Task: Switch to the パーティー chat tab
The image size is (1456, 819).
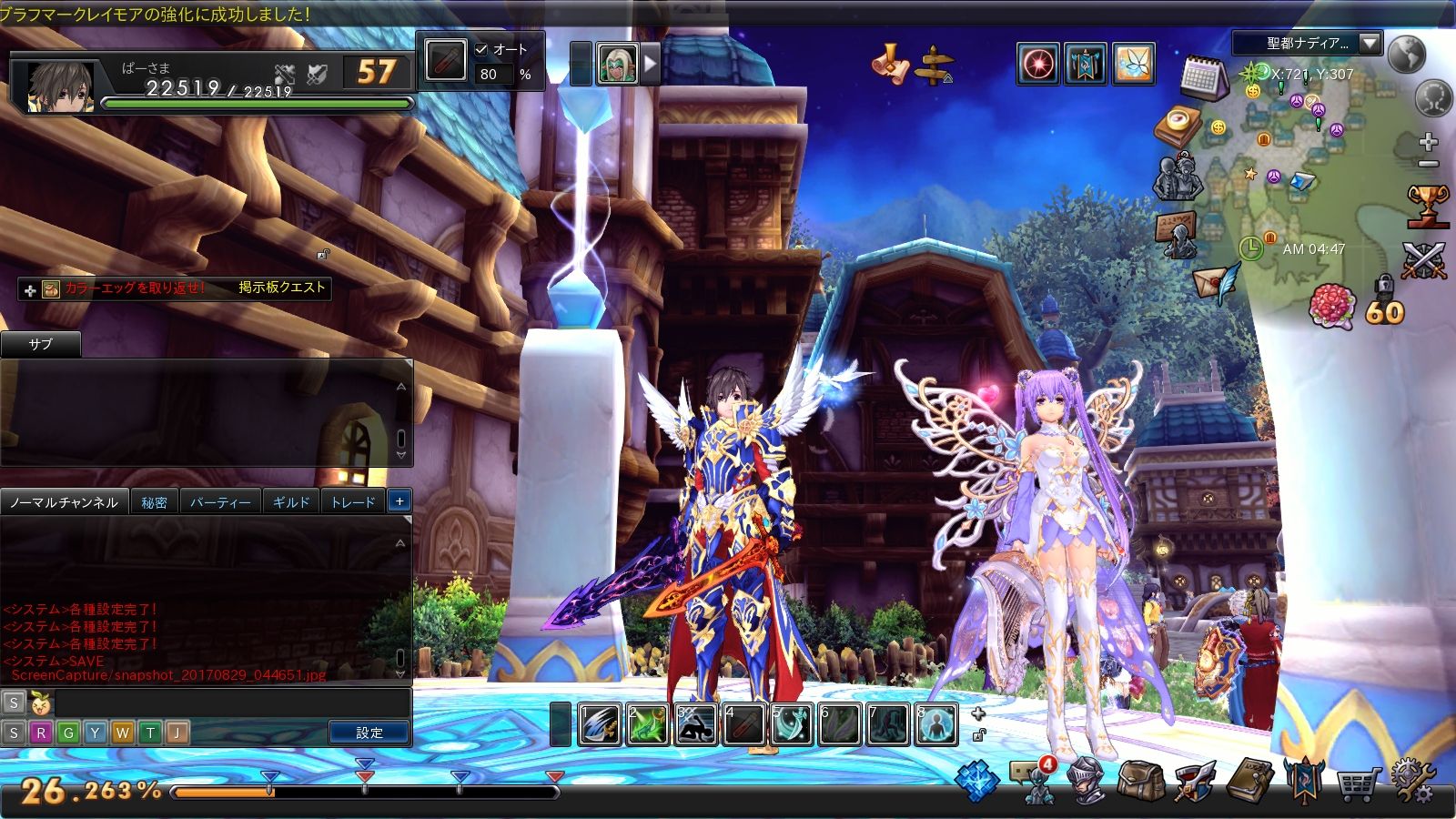Action: click(220, 502)
